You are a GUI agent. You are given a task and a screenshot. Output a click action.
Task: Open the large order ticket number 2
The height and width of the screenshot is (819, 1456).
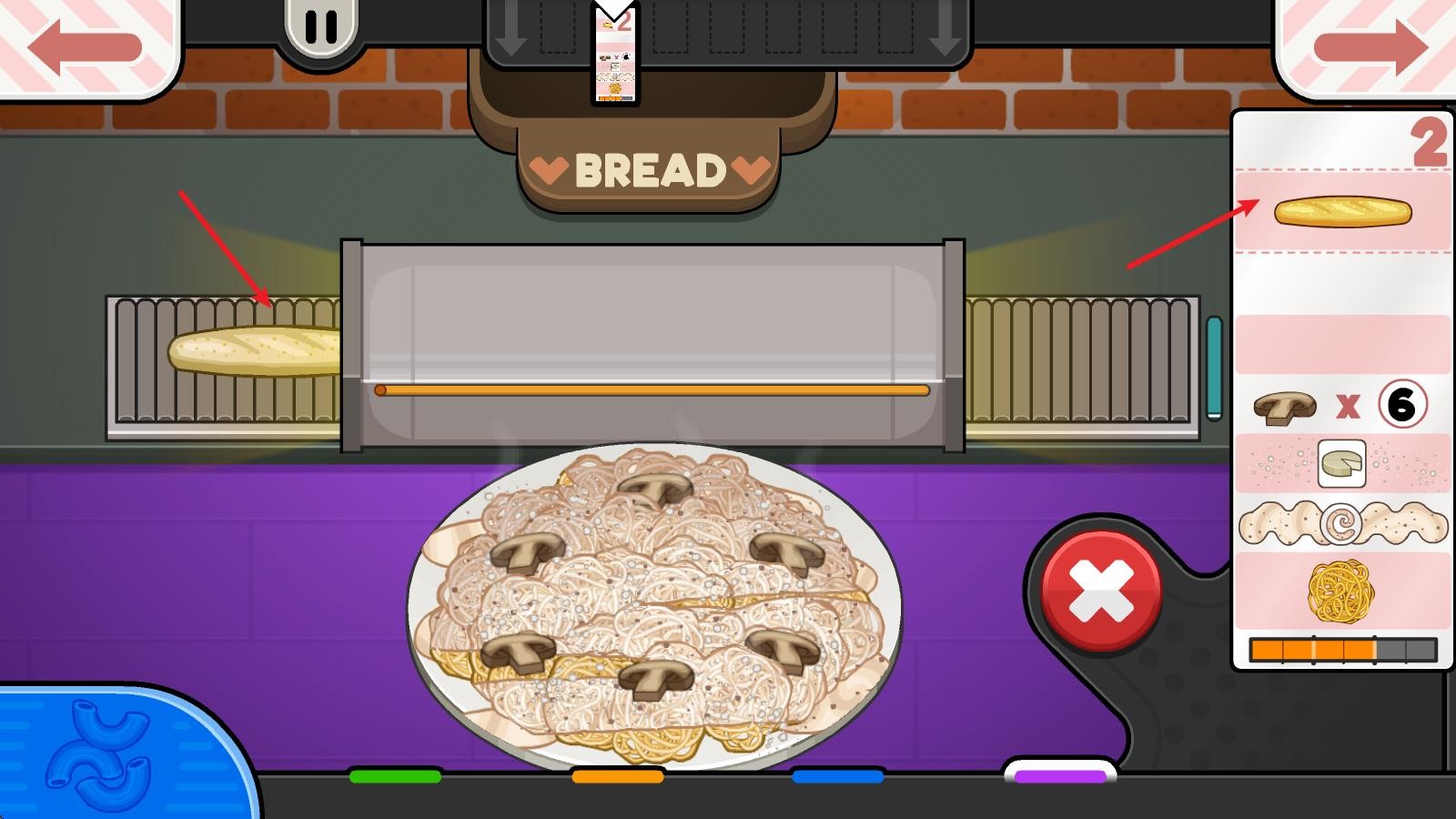point(1341,391)
